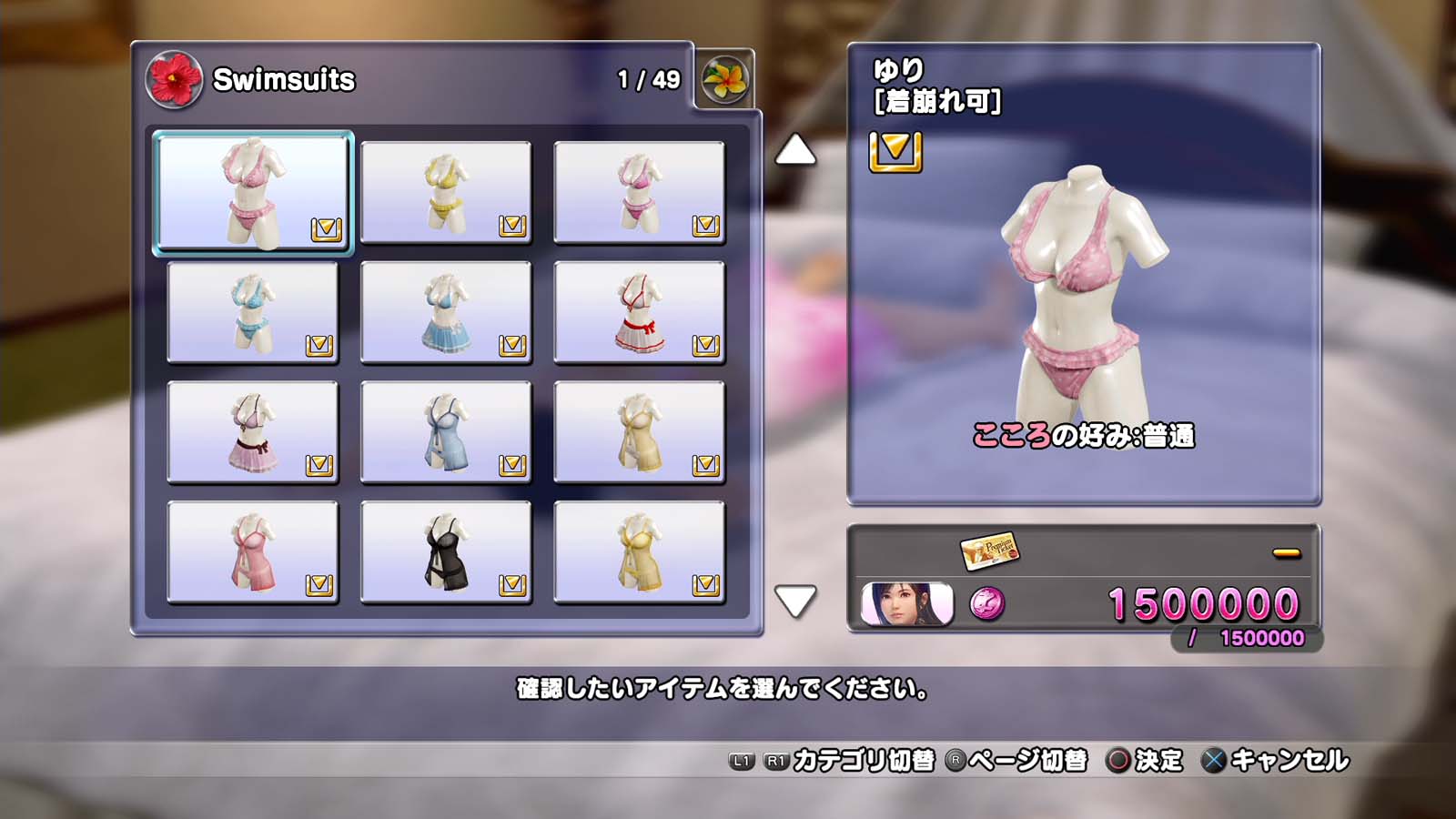Choose the red and white skirted swimsuit
Screen dimensions: 1456x819
pyautogui.click(x=639, y=312)
